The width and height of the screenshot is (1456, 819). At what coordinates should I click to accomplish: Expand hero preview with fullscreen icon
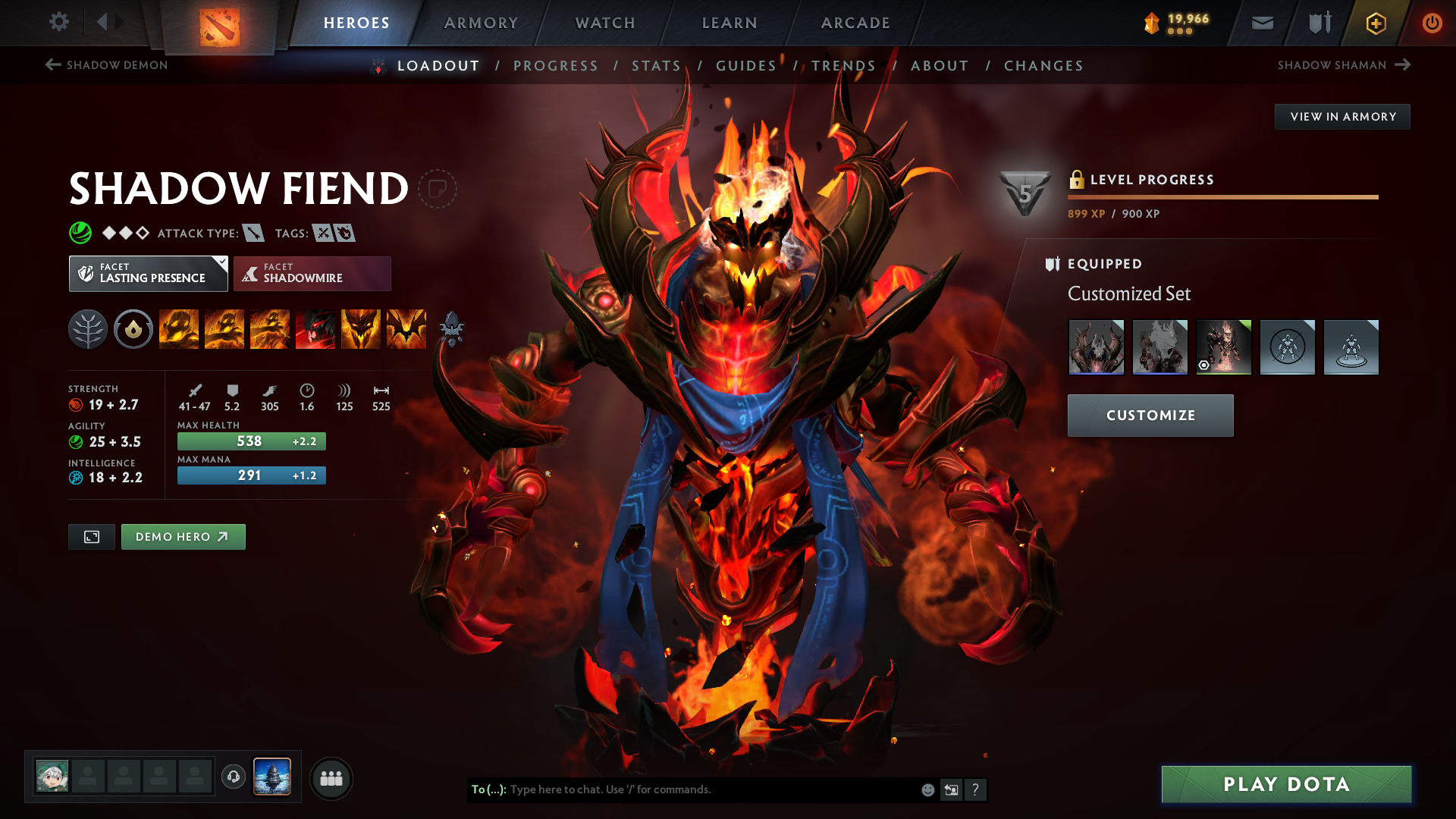[x=91, y=536]
